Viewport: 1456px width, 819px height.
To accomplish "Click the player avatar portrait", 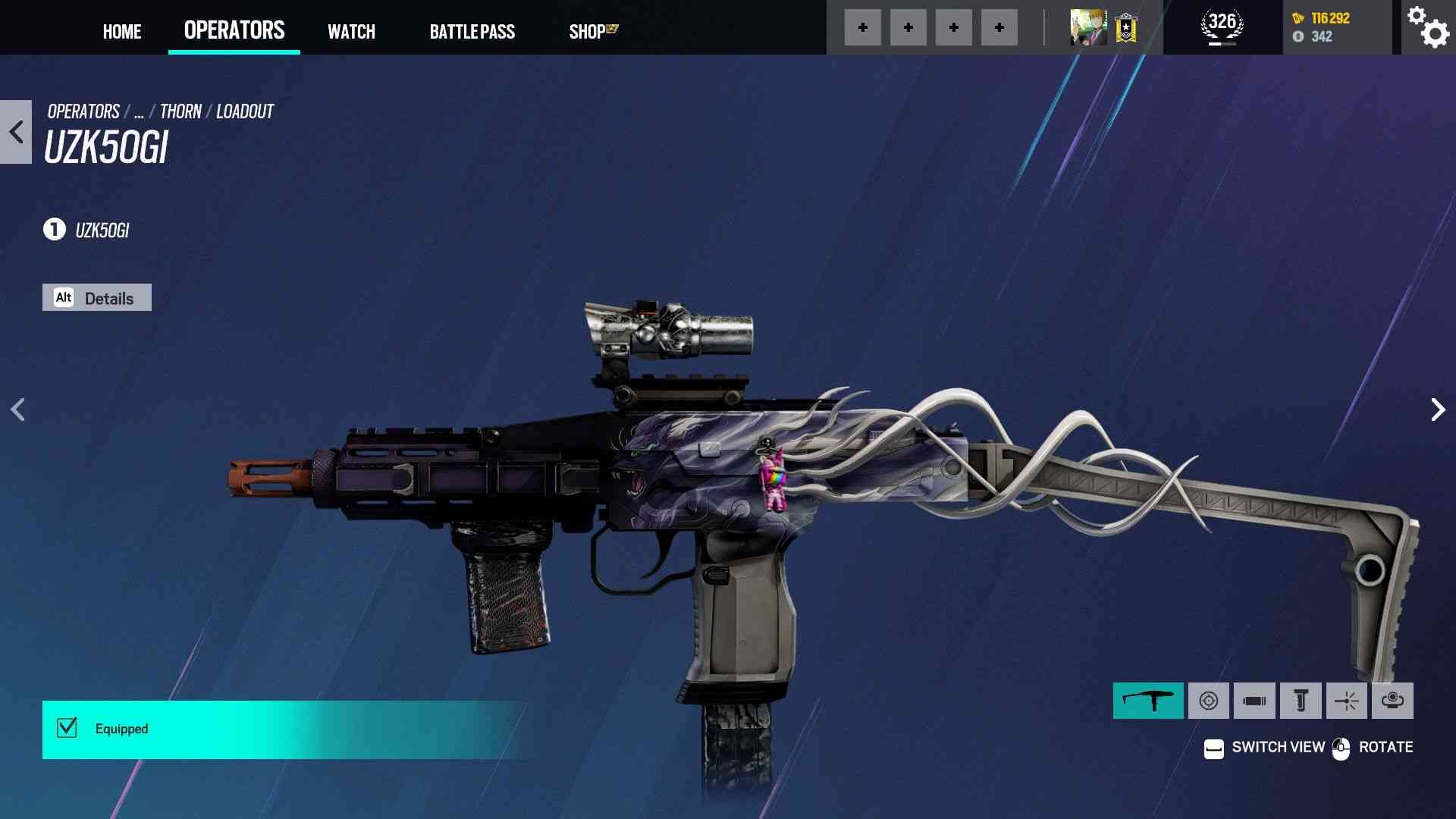I will tap(1088, 28).
